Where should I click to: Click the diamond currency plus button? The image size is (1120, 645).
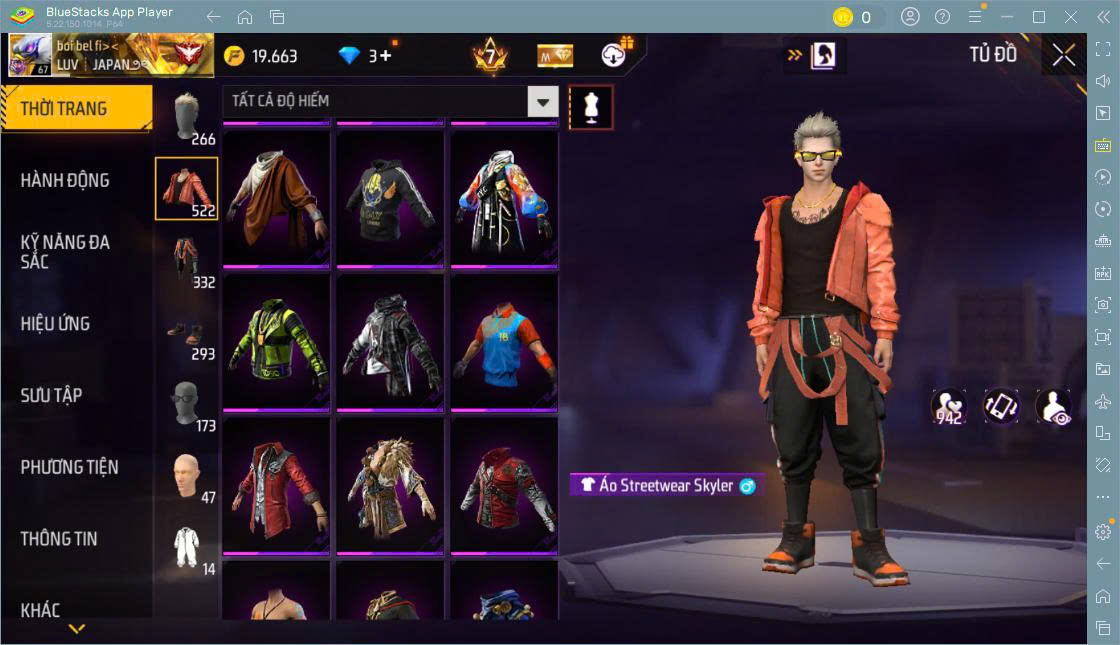tap(384, 56)
